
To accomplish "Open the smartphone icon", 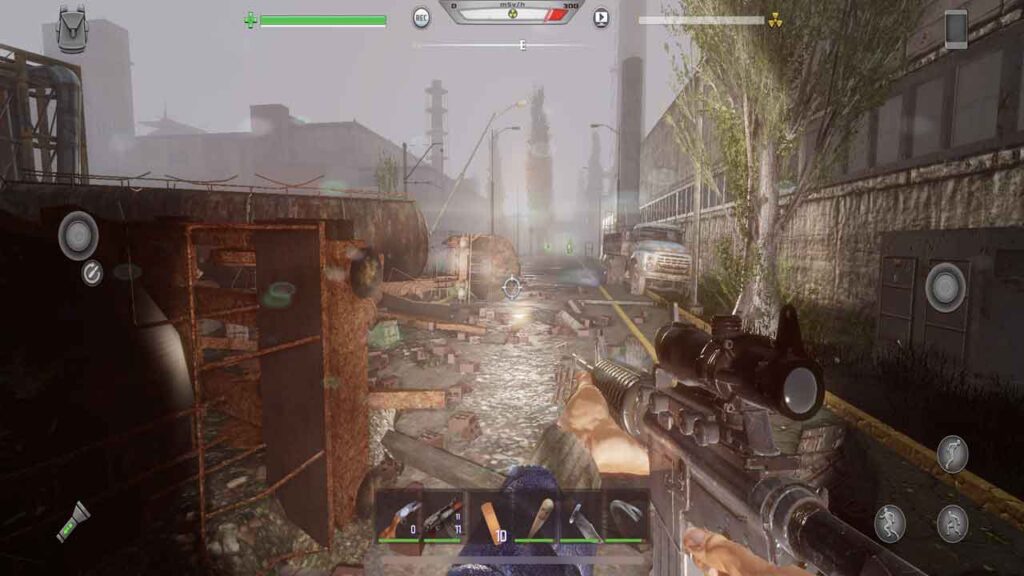I will [956, 28].
